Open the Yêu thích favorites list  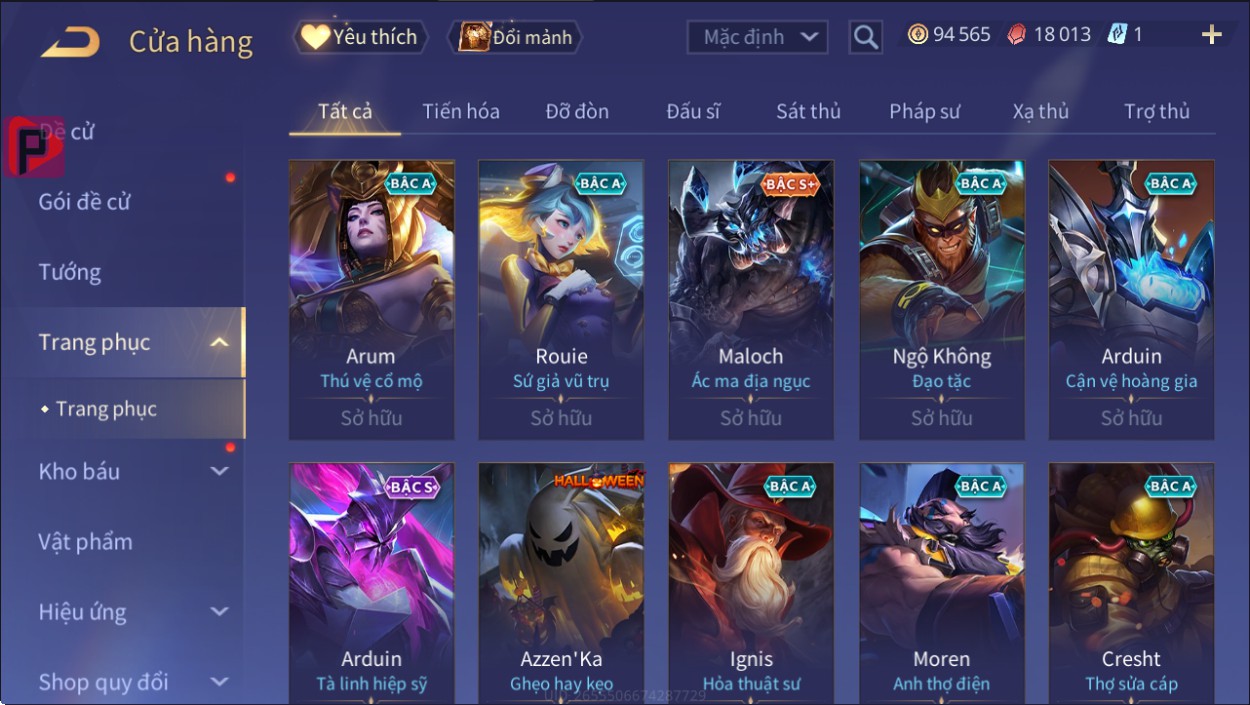point(360,38)
